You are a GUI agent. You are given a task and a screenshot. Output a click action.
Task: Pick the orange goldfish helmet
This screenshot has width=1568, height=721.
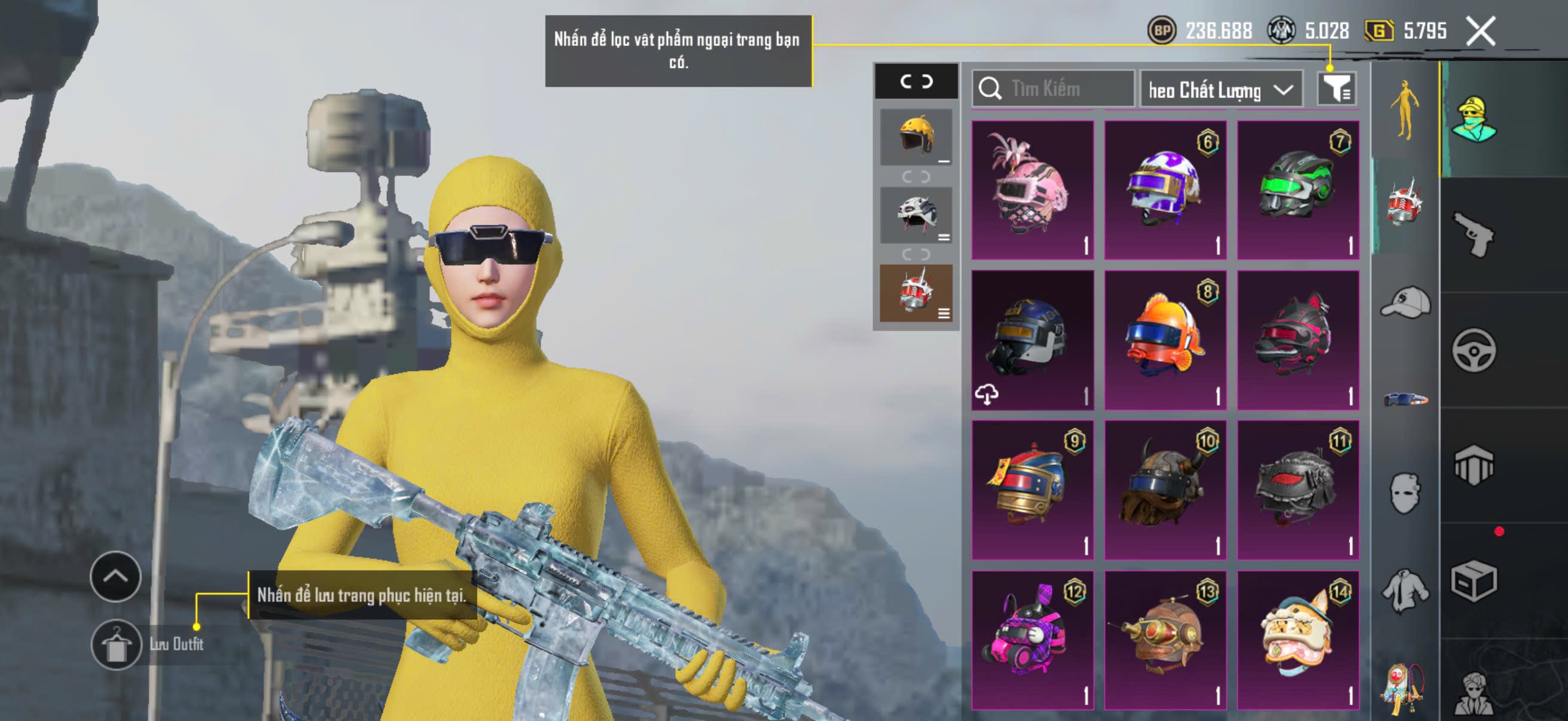pos(1165,340)
